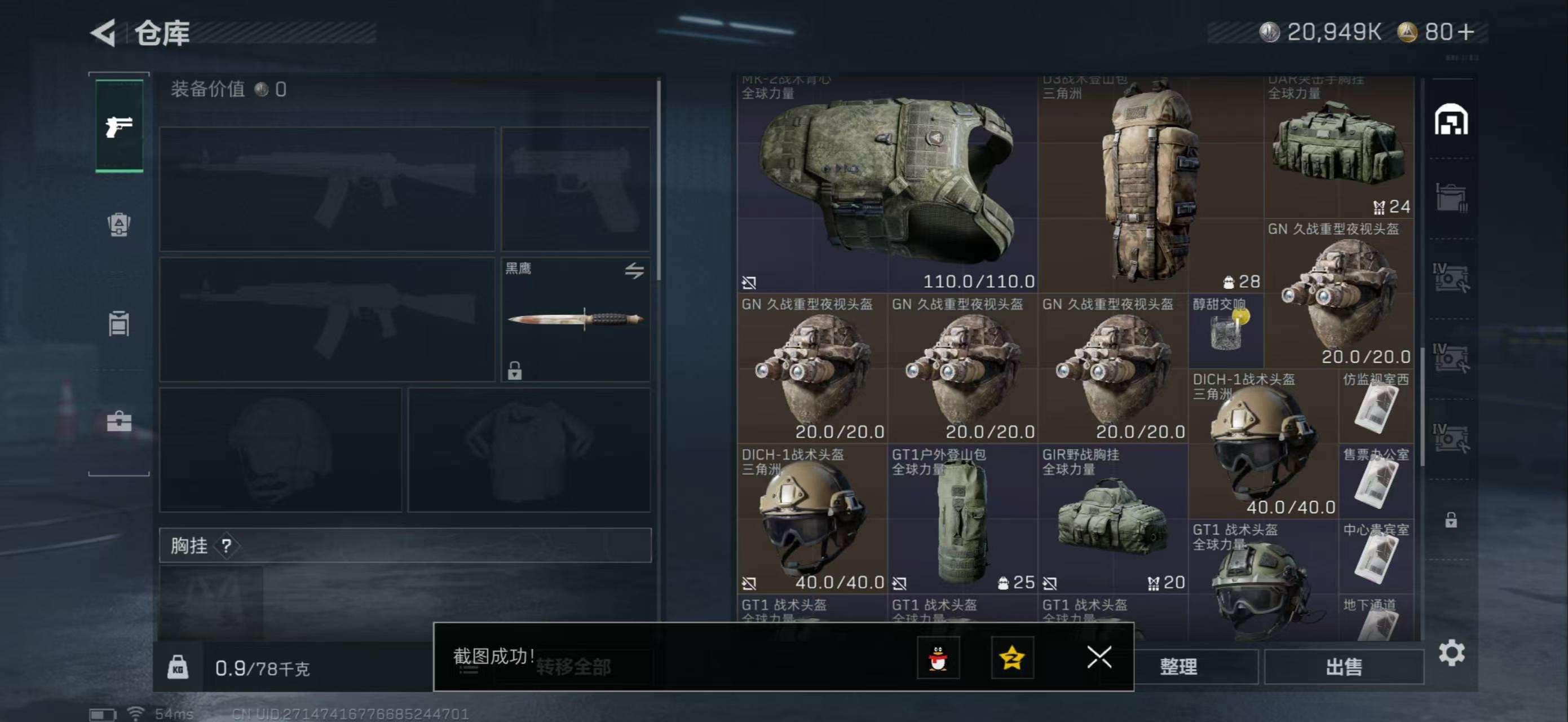Close the screenshot success popup

click(x=1099, y=657)
